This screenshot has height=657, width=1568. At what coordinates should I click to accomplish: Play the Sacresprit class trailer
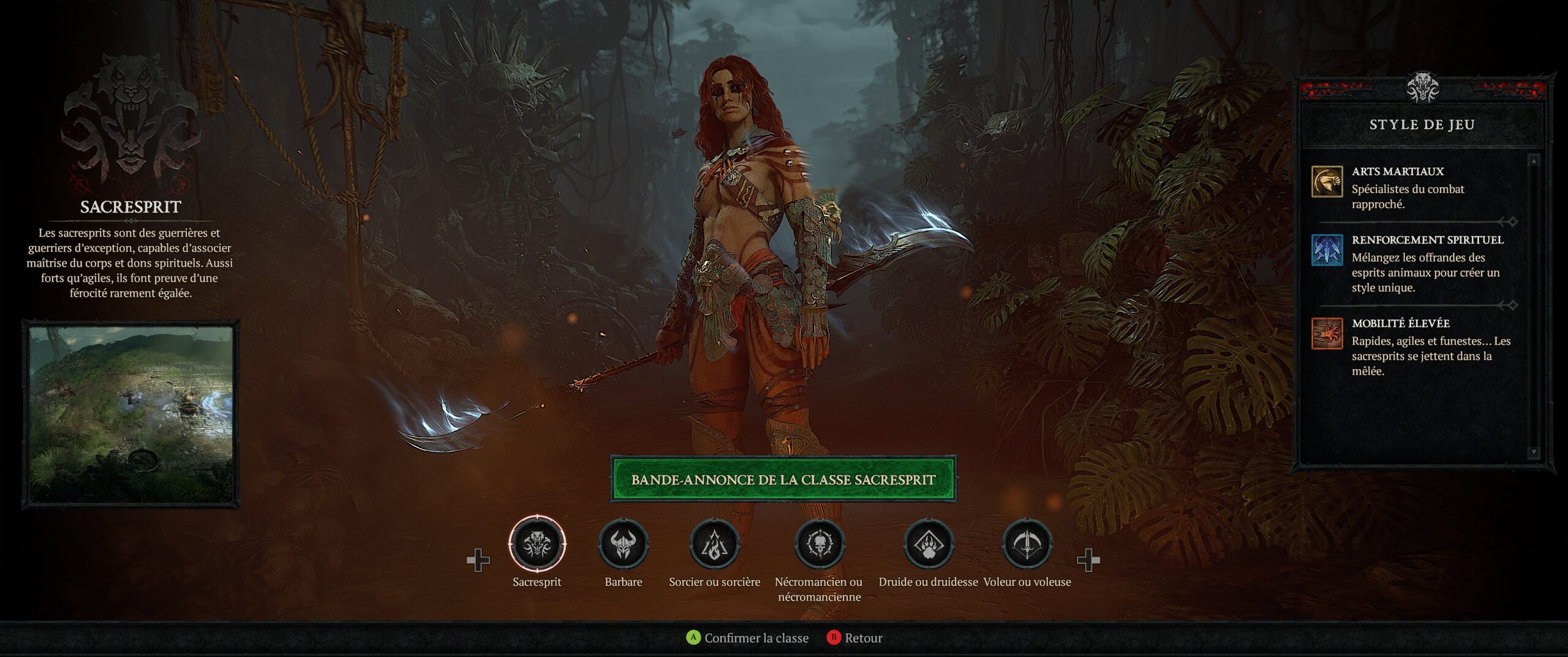pyautogui.click(x=783, y=479)
